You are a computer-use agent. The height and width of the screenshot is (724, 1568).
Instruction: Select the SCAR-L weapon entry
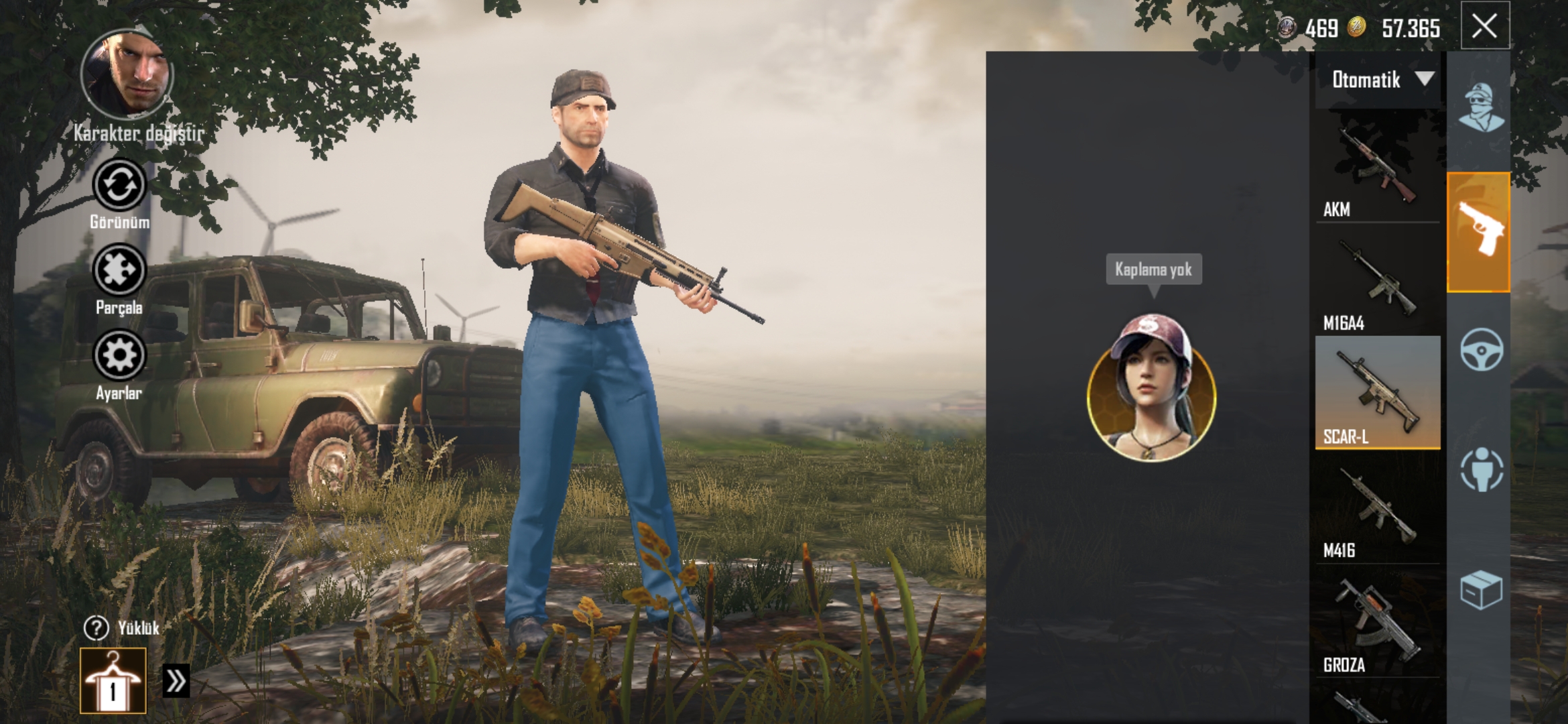[1377, 394]
